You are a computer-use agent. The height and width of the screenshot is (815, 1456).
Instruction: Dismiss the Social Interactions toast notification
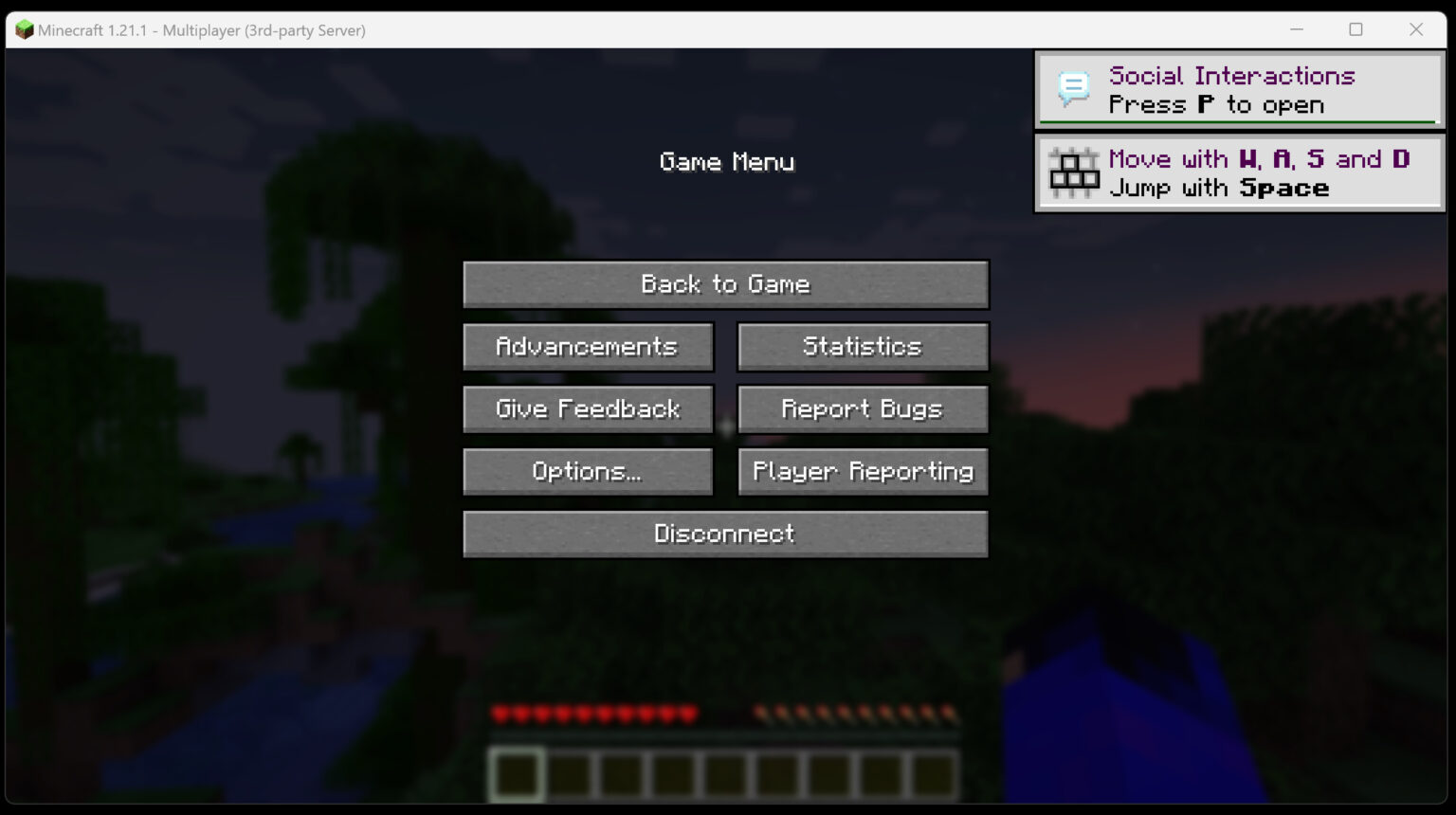click(x=1238, y=90)
